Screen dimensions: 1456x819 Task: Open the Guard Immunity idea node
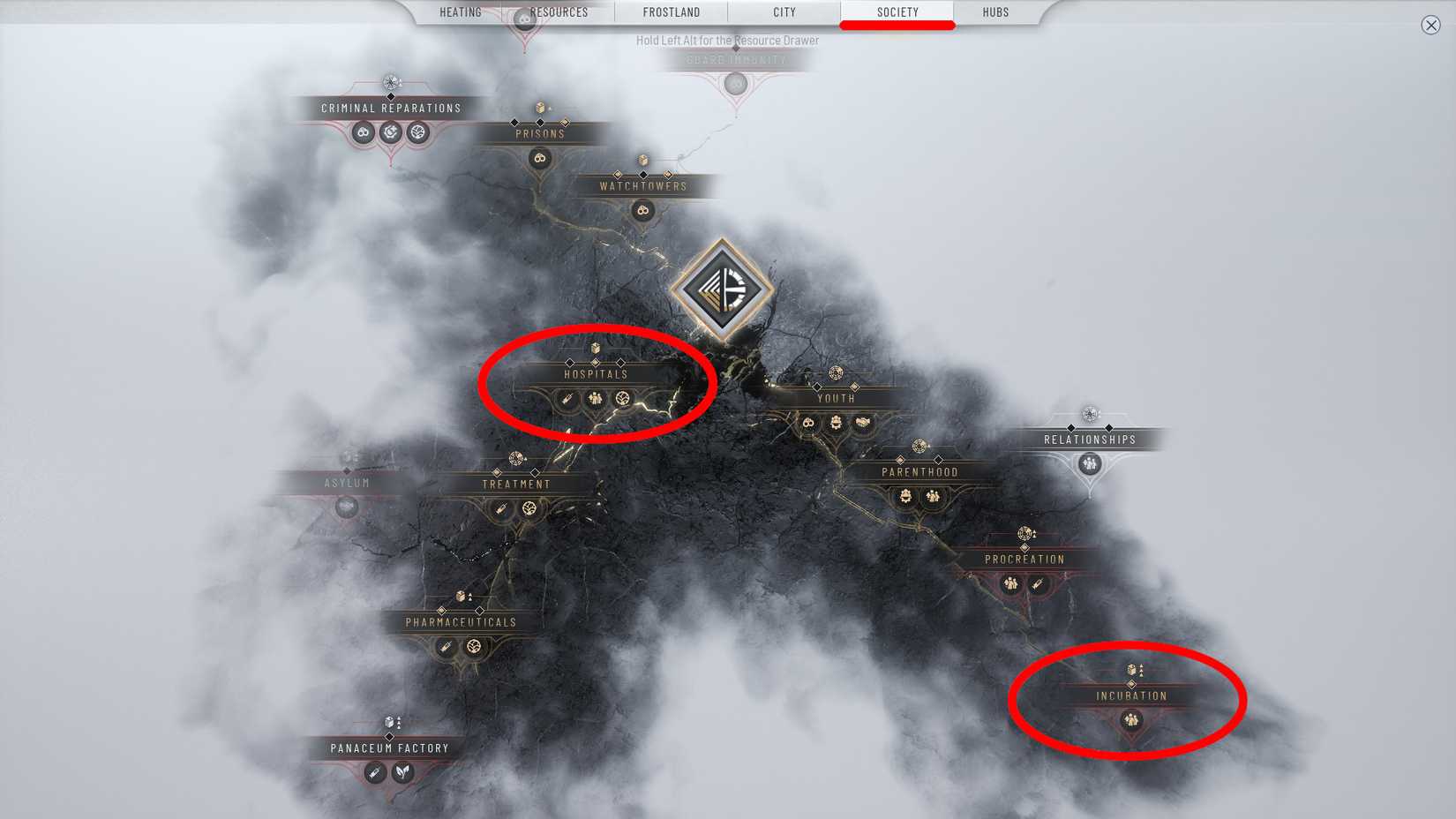(x=736, y=60)
